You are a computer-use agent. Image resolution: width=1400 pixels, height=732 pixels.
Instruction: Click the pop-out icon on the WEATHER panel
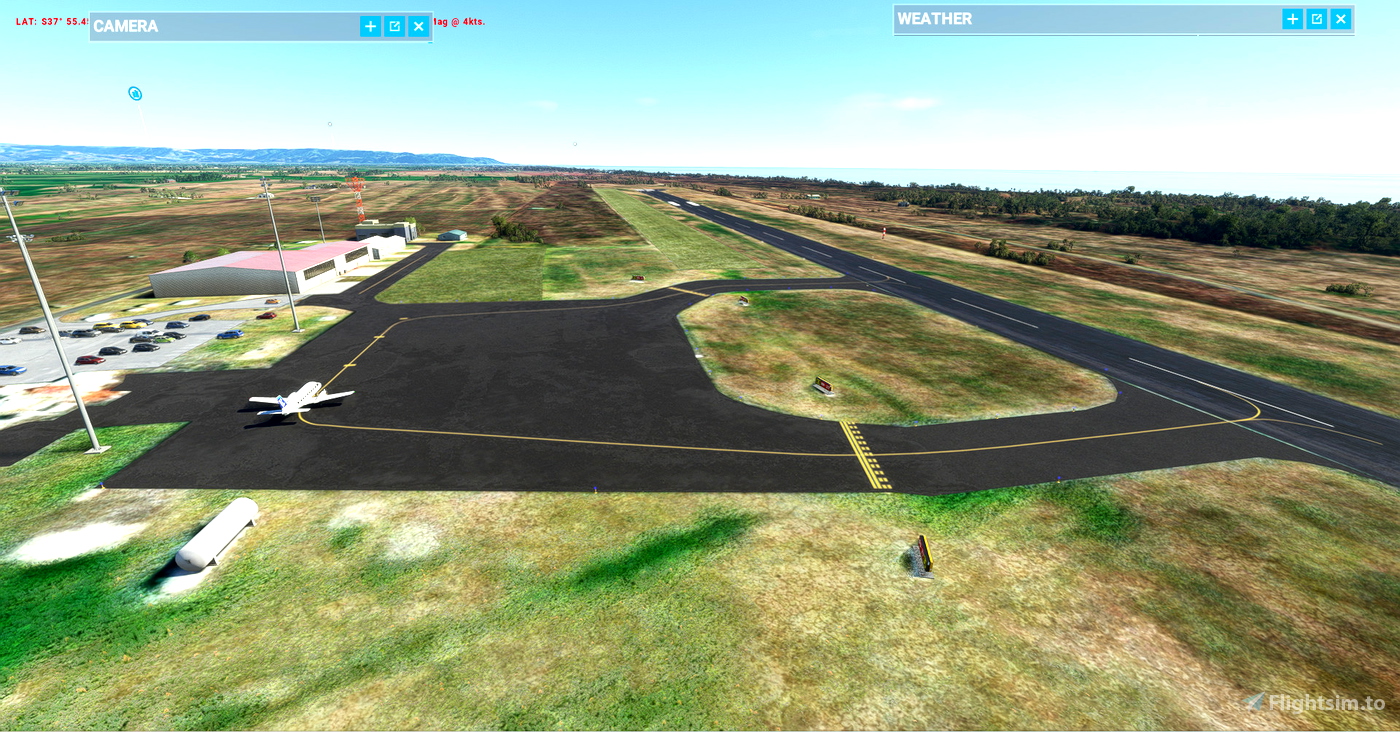coord(1315,18)
